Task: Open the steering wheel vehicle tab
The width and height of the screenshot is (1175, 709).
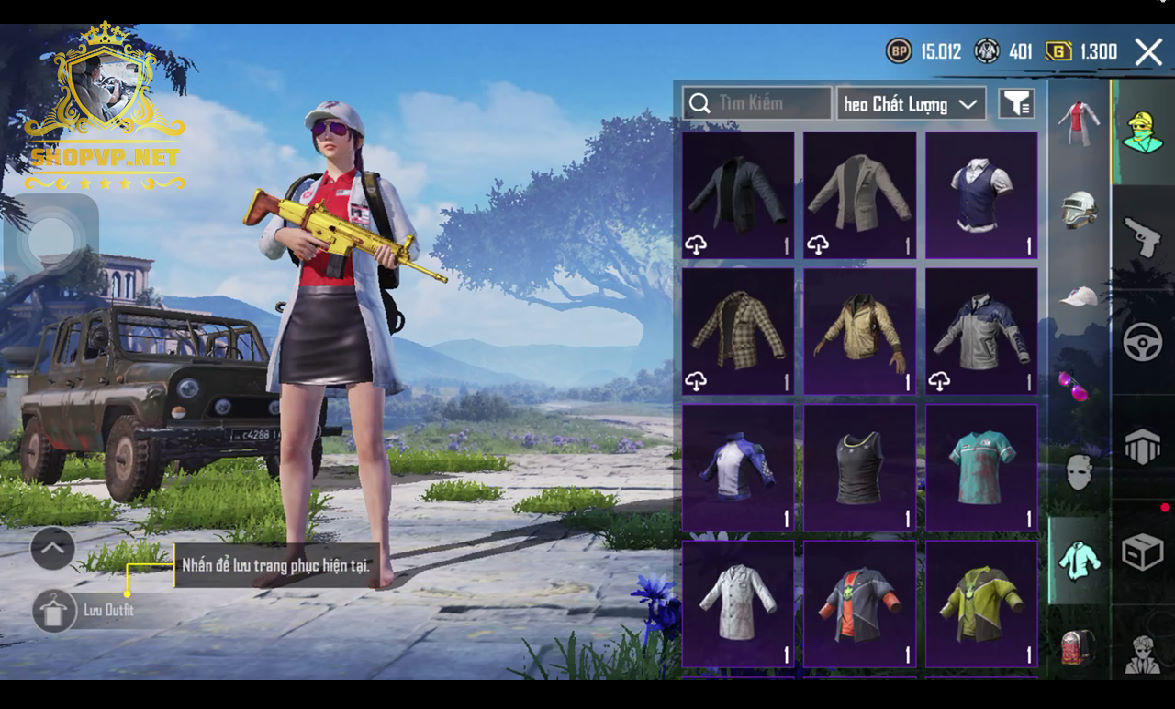Action: [1143, 343]
